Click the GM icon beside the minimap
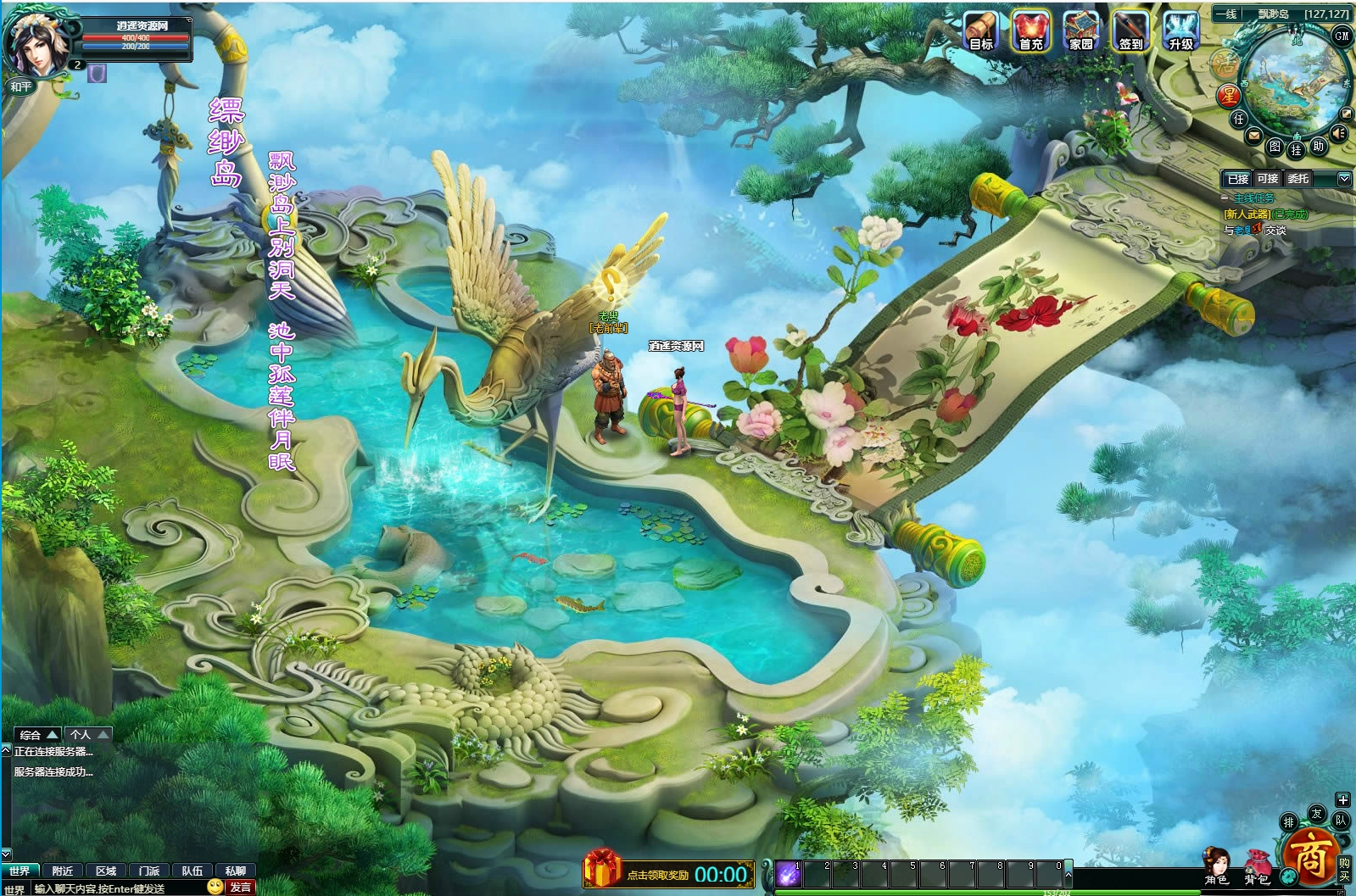 (1342, 36)
